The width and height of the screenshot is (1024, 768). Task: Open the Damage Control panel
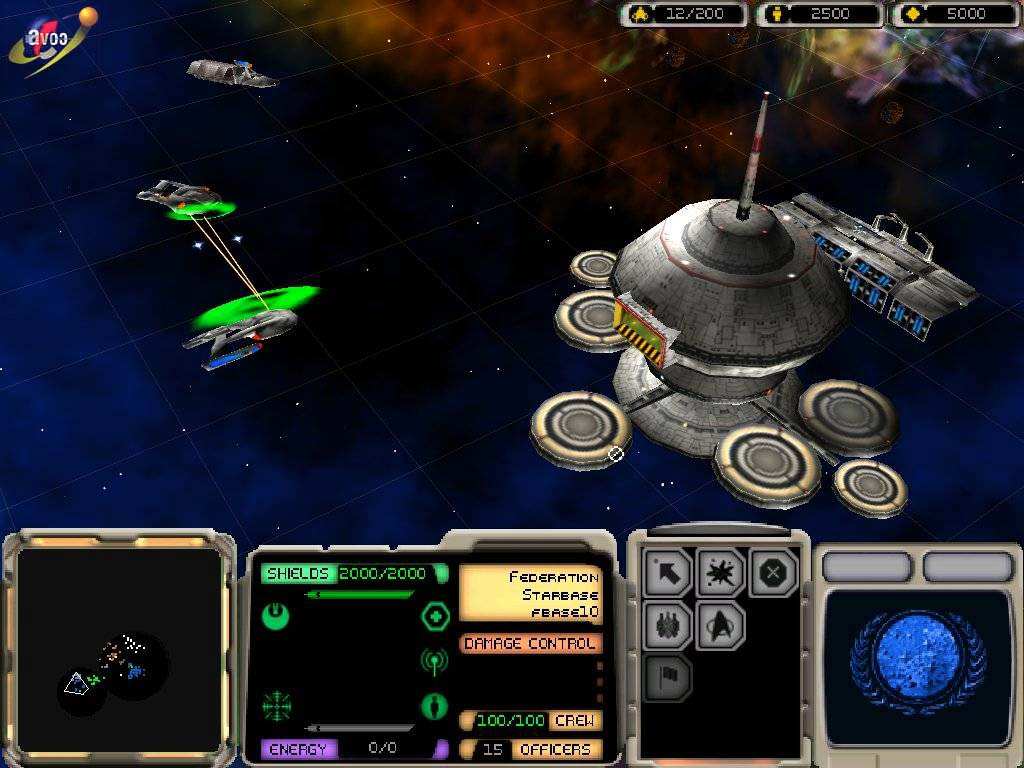pos(530,644)
